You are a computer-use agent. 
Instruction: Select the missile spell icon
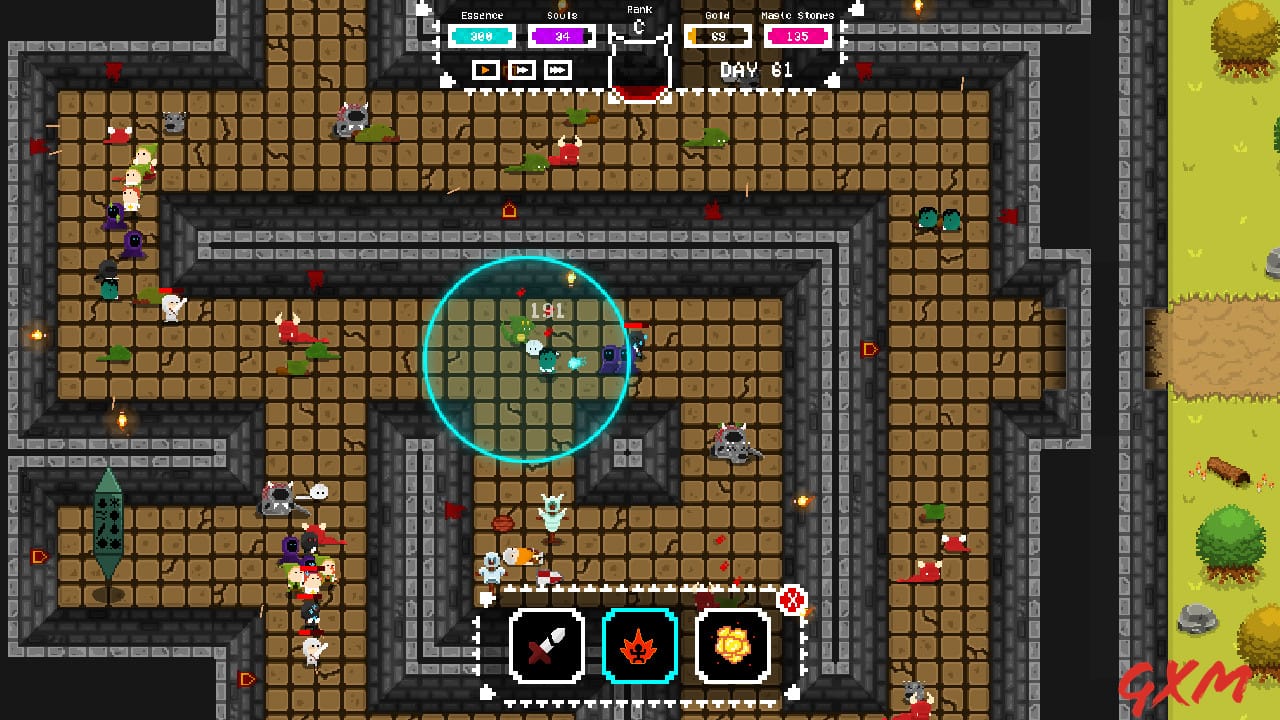pos(547,646)
